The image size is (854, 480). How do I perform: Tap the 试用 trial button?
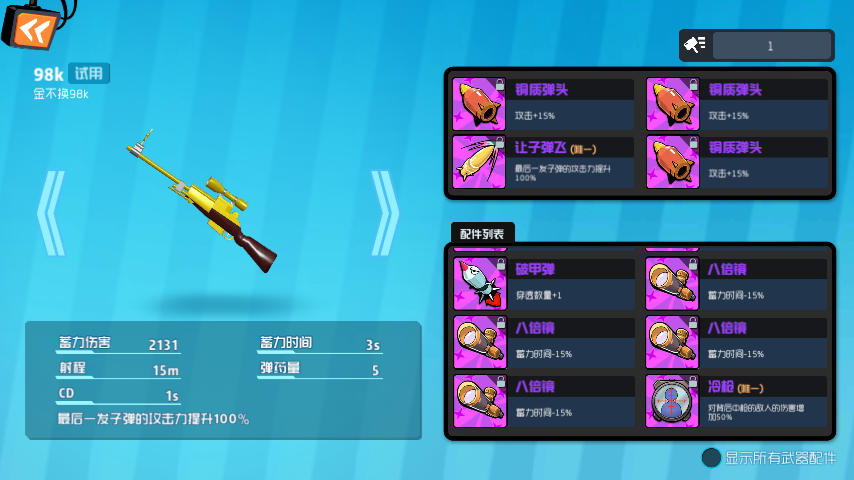[x=89, y=73]
